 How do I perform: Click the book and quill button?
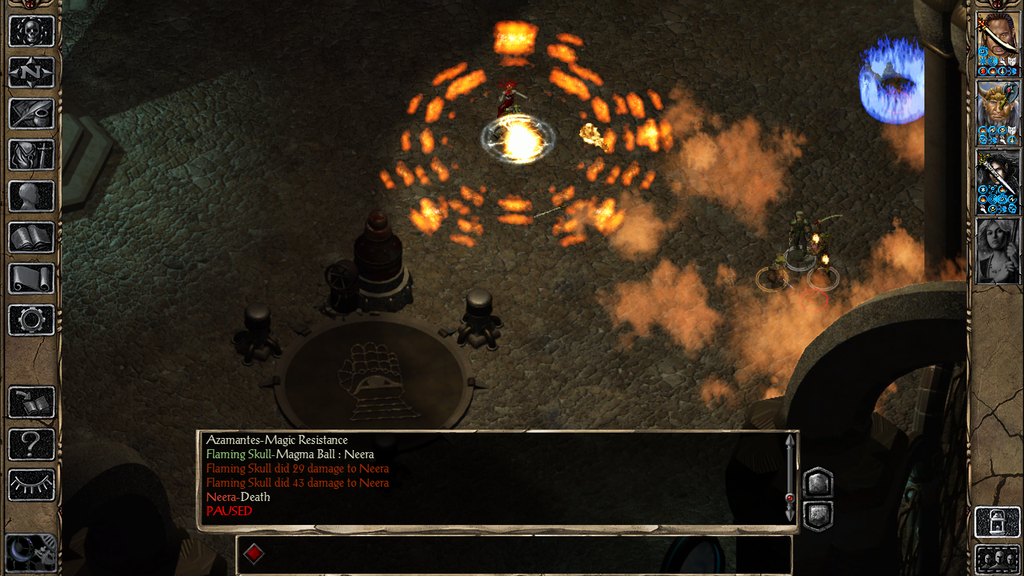click(x=31, y=402)
